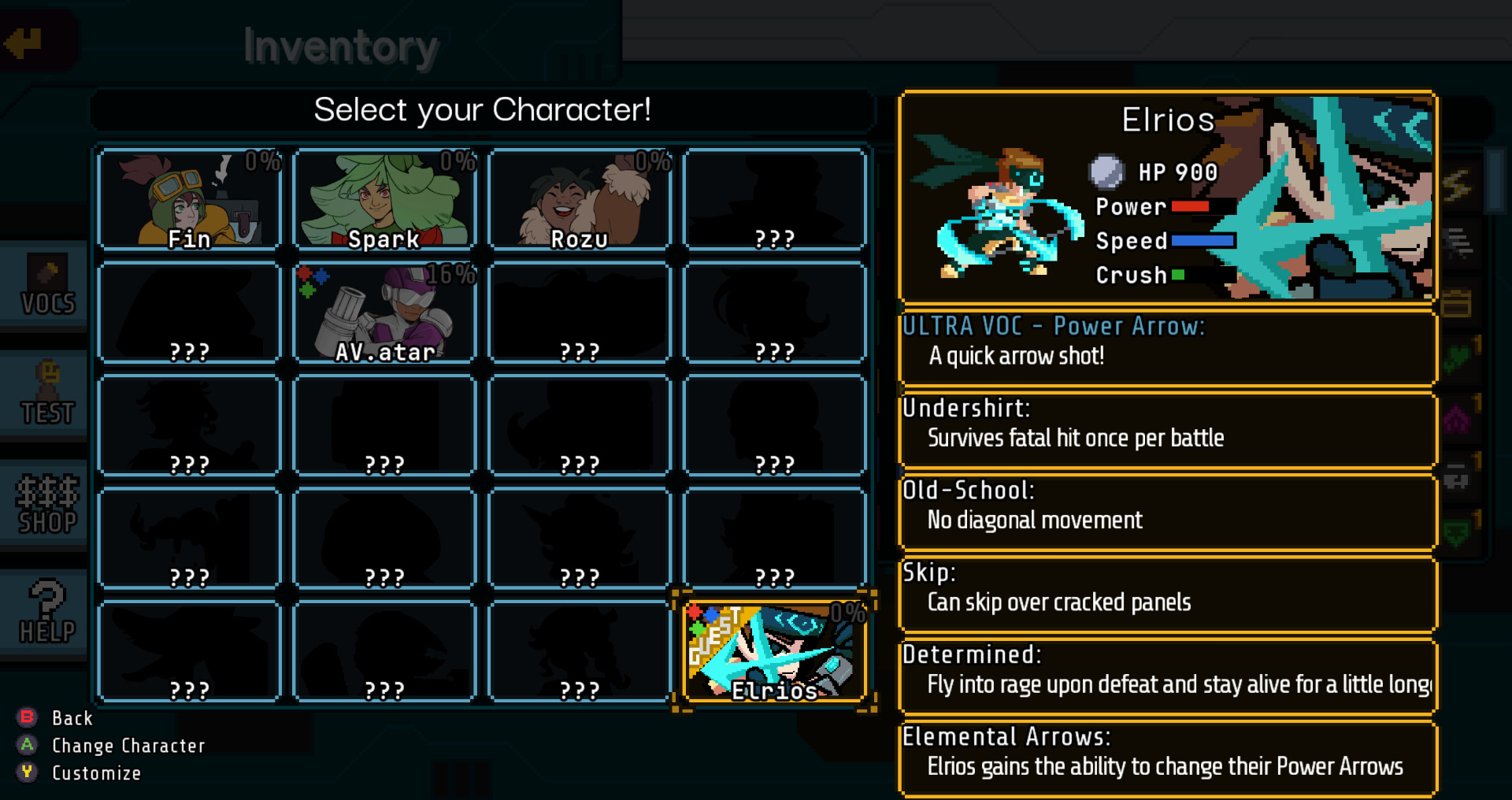Select Rozu's character portrait

click(x=579, y=198)
